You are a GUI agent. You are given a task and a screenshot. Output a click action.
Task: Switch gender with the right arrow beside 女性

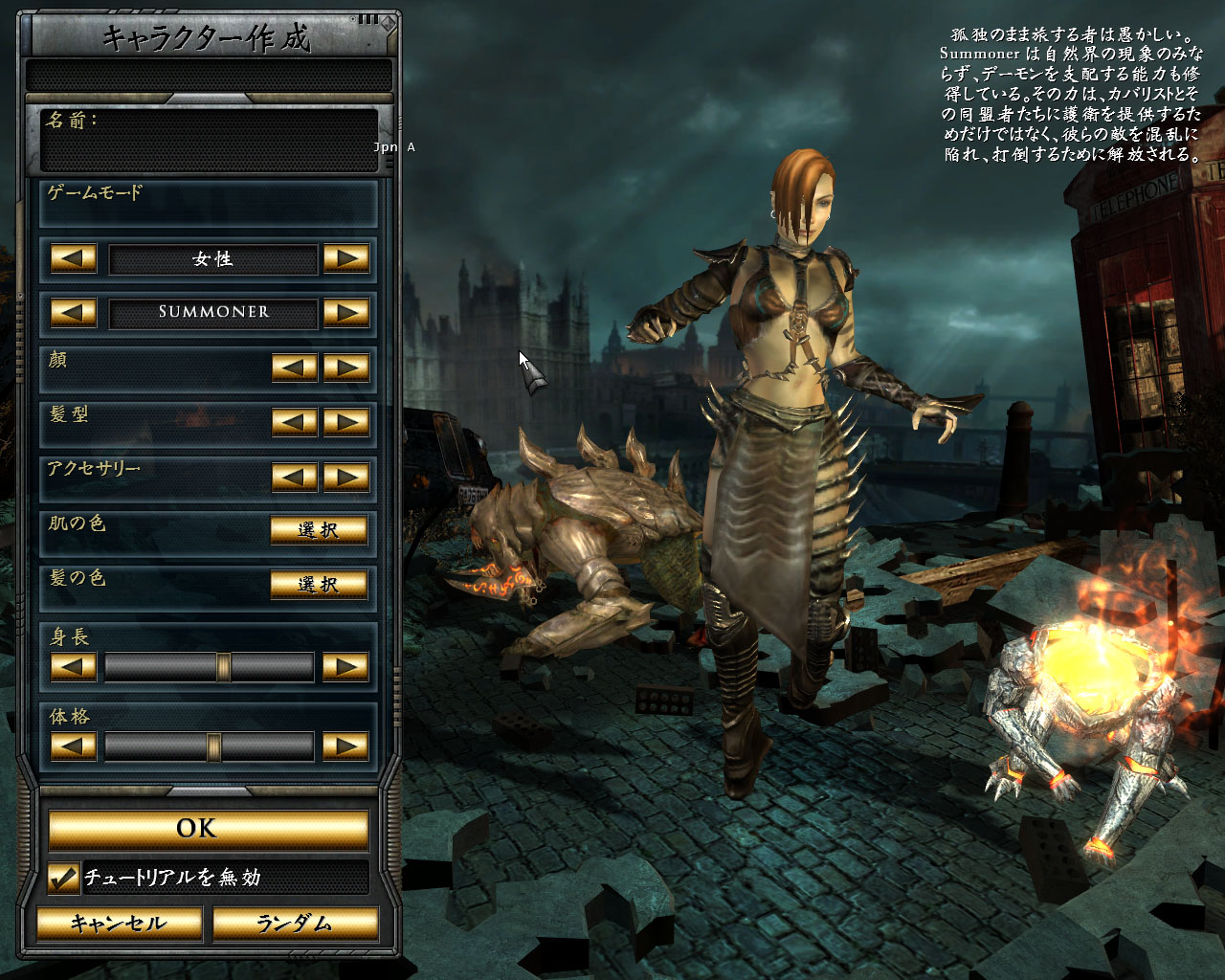[346, 258]
